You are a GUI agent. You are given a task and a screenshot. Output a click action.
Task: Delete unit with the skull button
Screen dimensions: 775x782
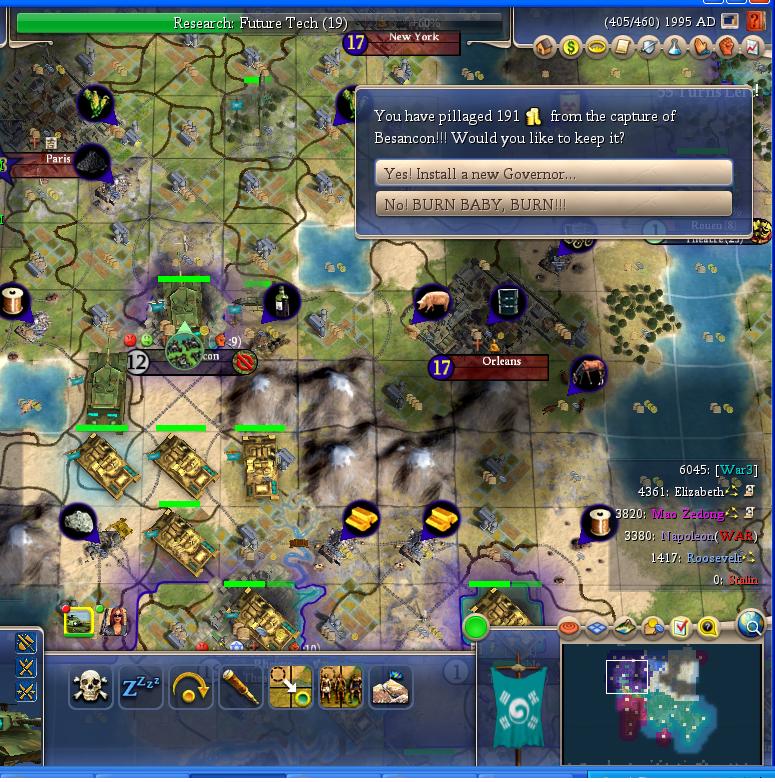click(91, 688)
